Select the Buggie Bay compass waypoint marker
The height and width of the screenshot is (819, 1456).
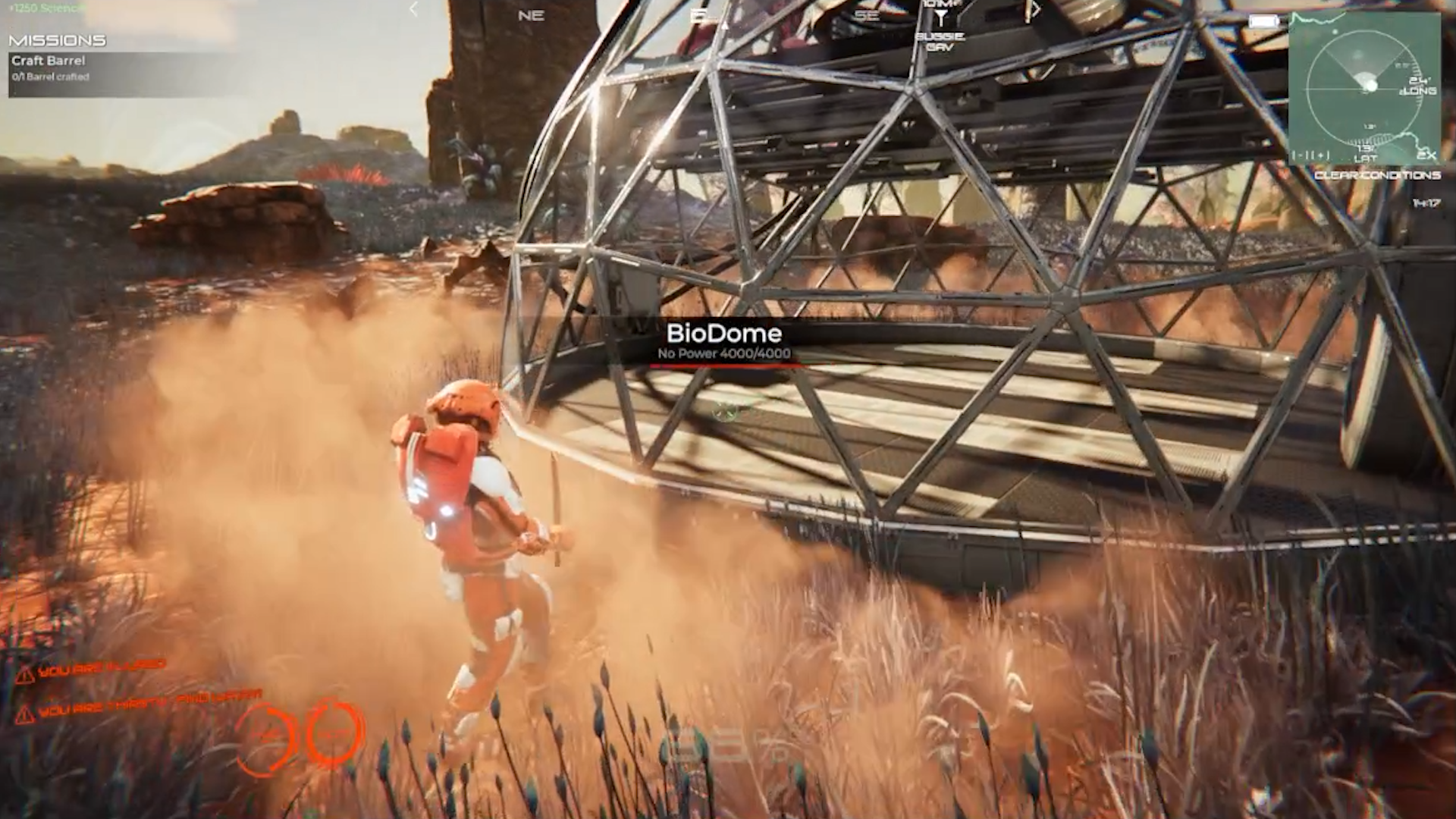940,18
